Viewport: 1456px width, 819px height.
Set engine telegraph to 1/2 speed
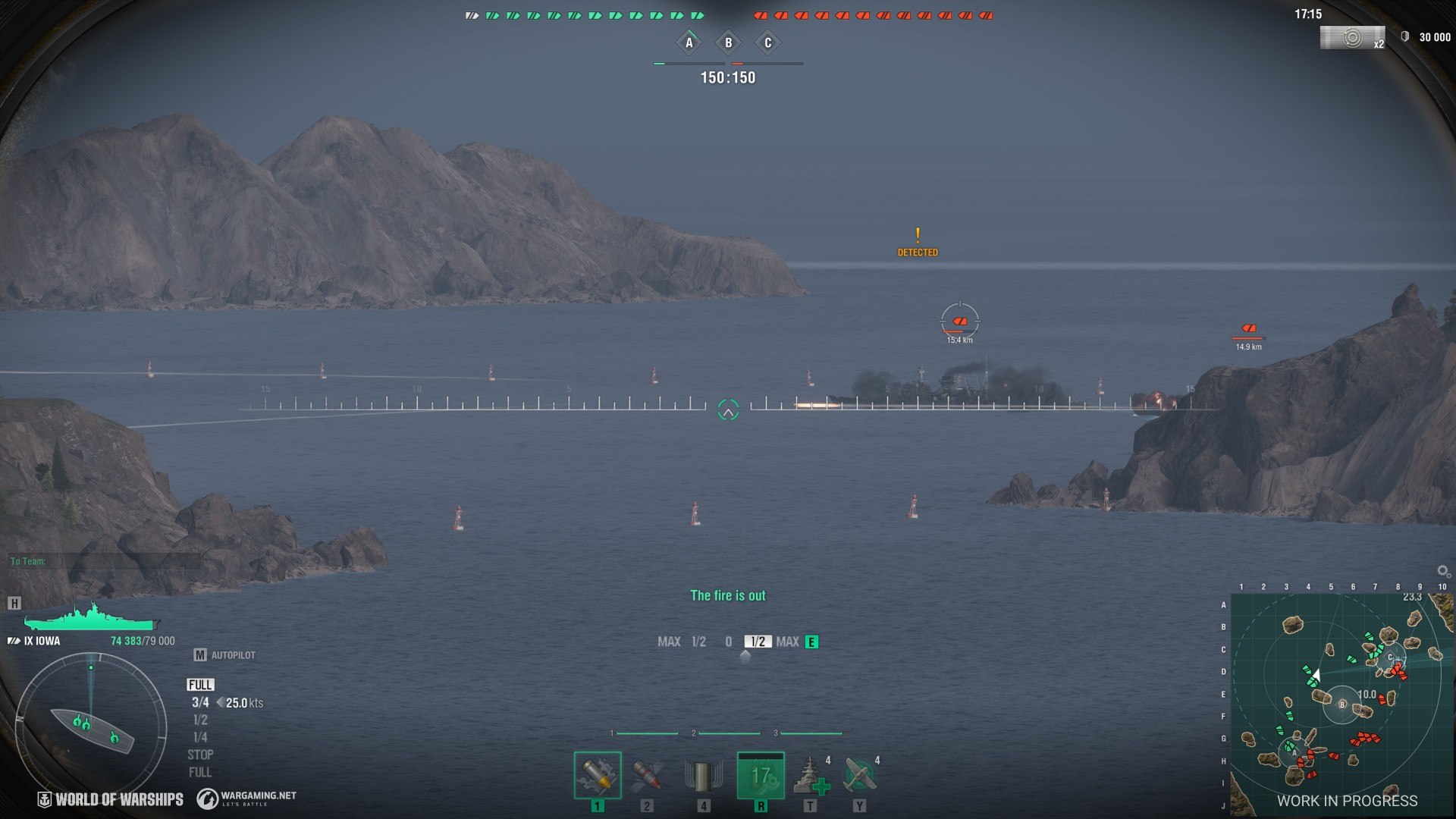click(200, 720)
